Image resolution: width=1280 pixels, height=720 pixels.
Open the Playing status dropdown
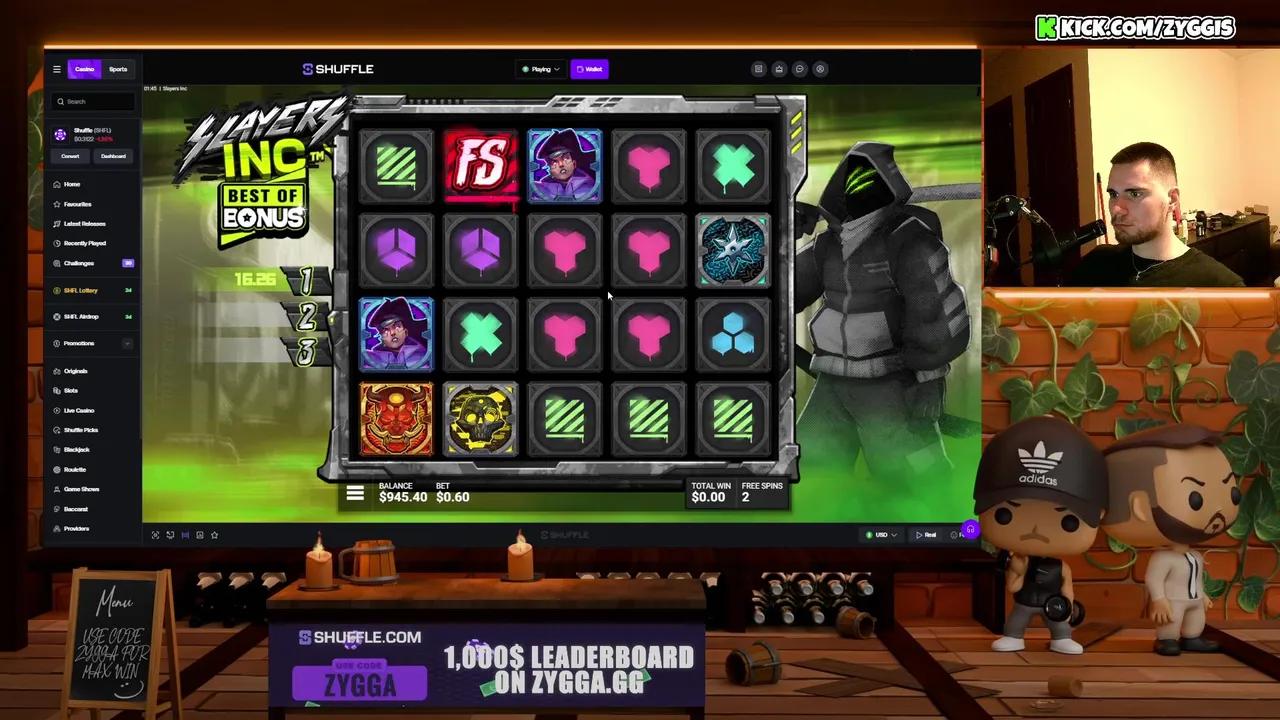540,69
